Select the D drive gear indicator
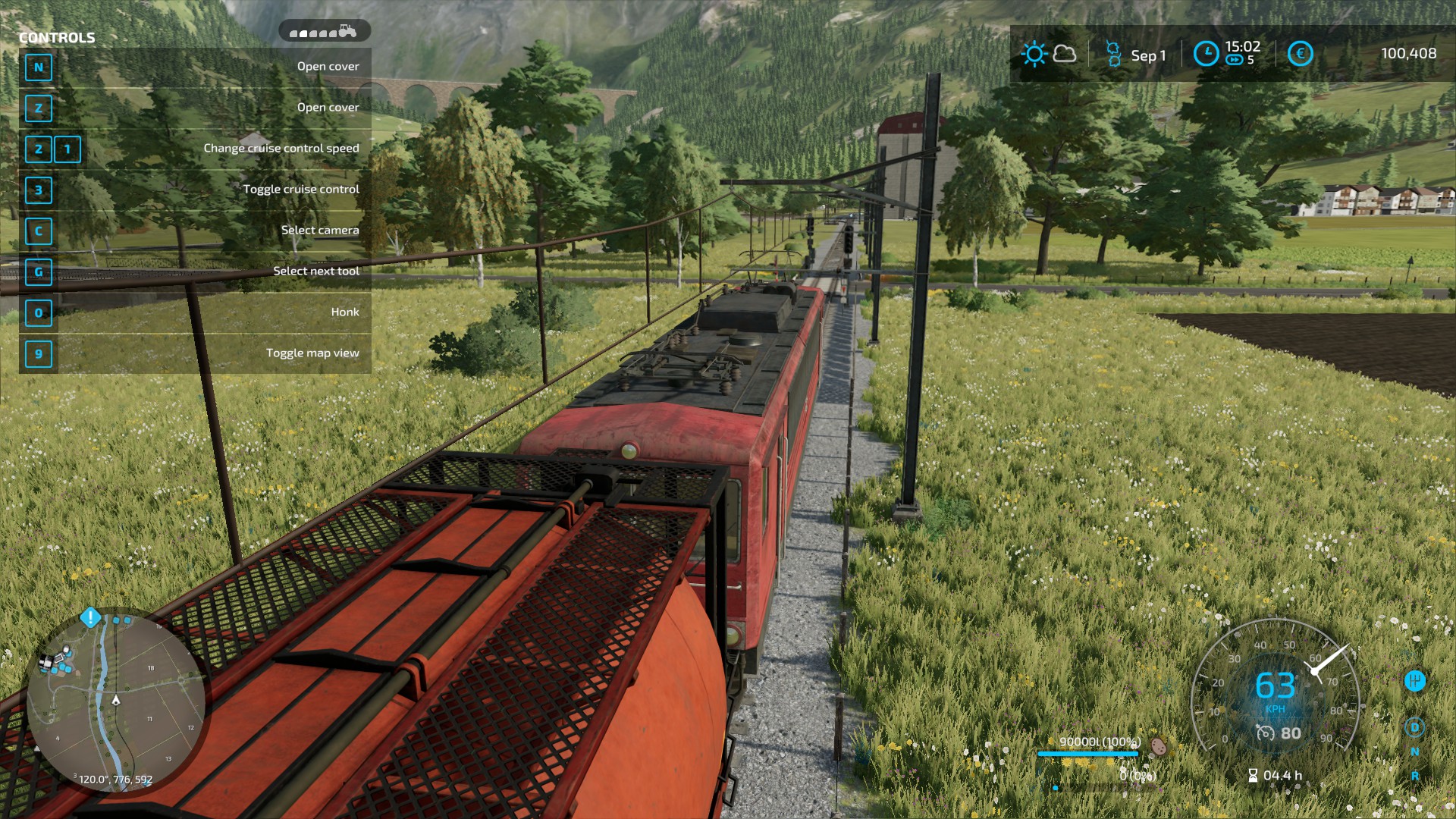Viewport: 1456px width, 819px height. coord(1414,728)
